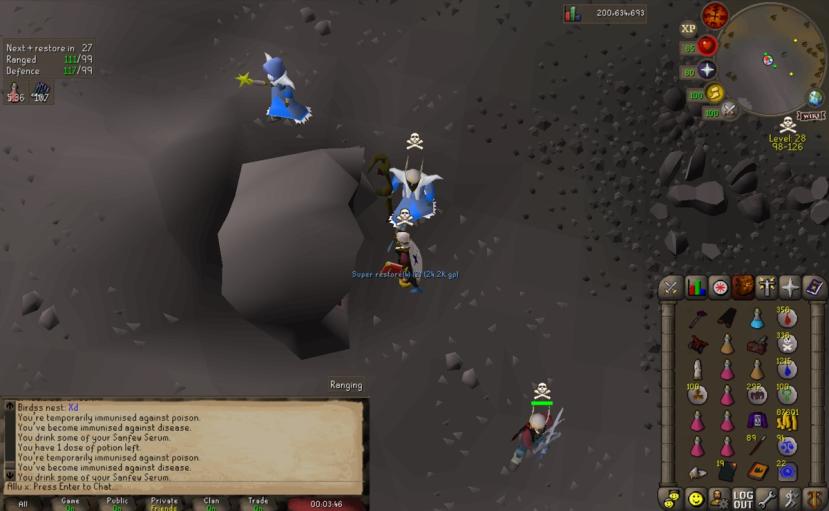The width and height of the screenshot is (829, 511).
Task: Toggle the run energy orb
Action: coord(714,93)
